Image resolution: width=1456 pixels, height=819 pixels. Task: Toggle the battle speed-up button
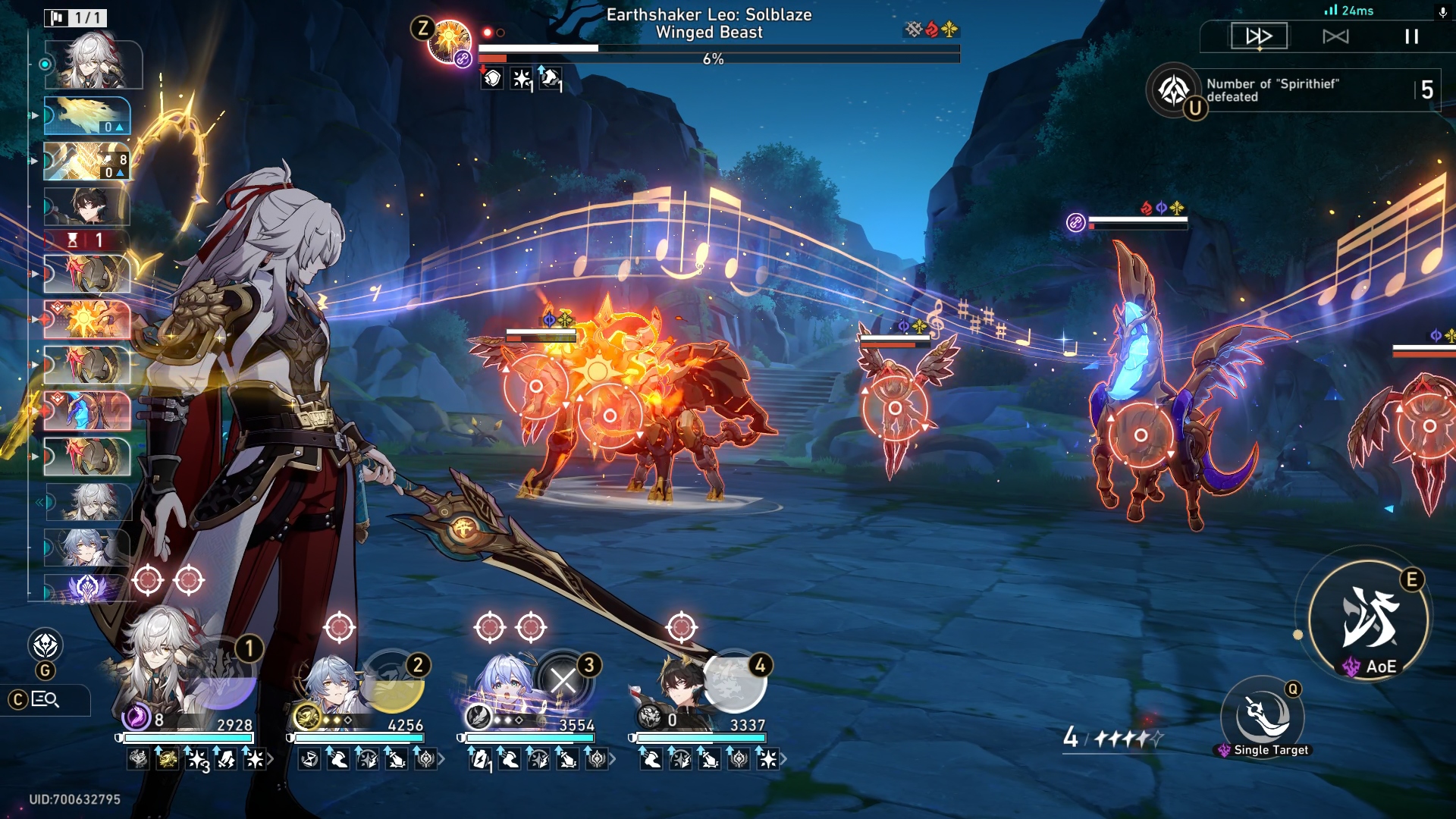[1259, 36]
